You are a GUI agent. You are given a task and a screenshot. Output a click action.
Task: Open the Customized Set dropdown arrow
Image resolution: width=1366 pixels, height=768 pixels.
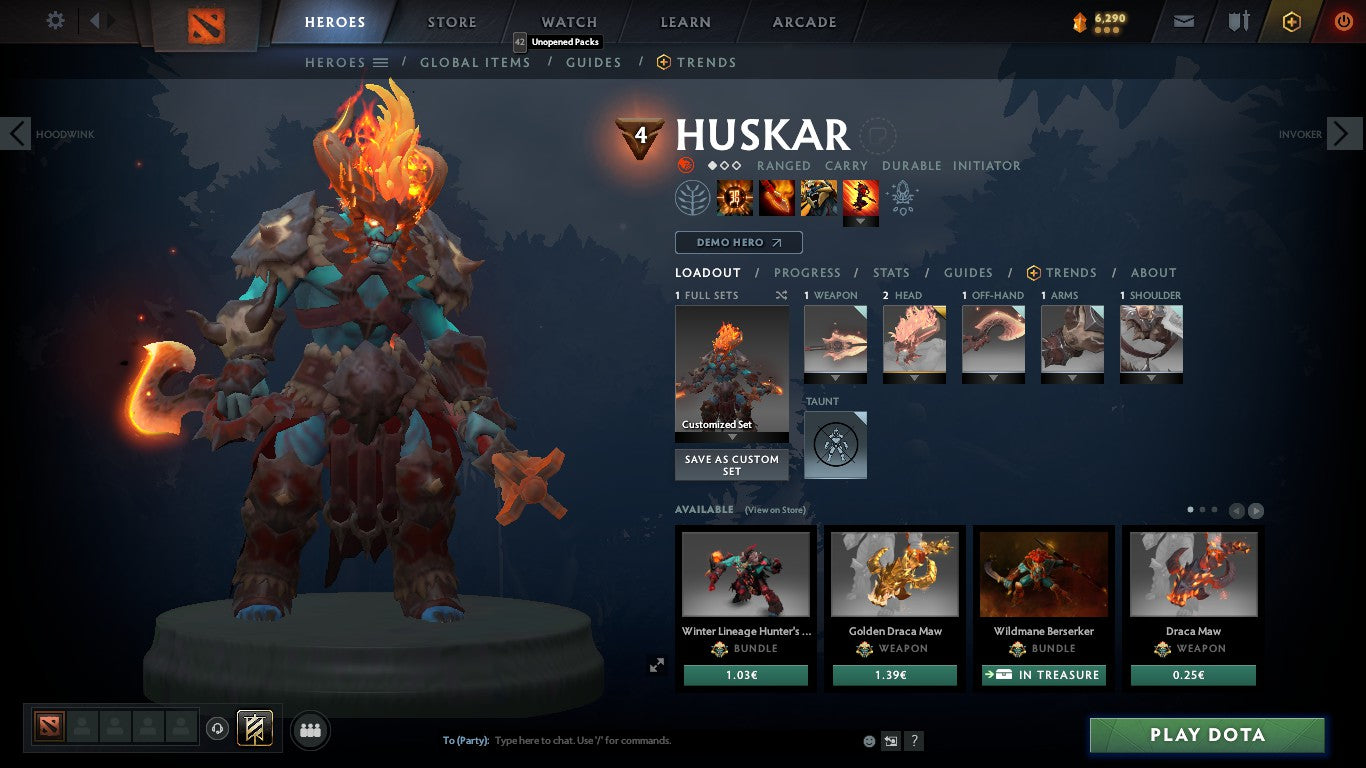click(x=731, y=437)
